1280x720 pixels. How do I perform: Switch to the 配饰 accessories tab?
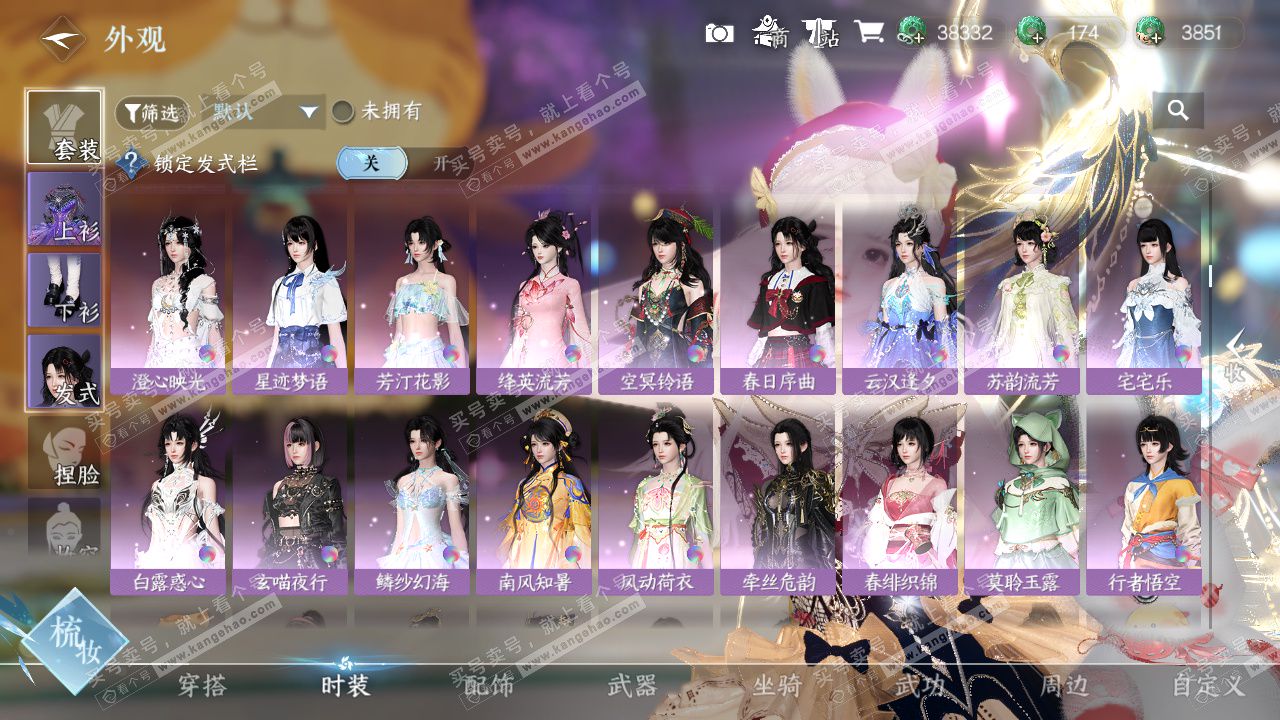(x=489, y=685)
